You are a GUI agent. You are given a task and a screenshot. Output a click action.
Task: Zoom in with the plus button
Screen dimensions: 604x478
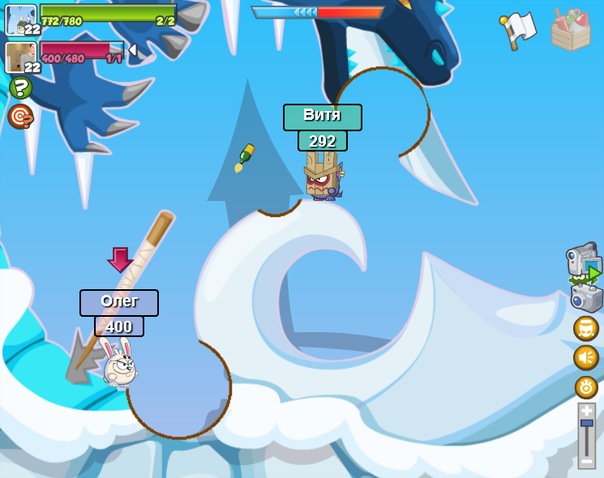click(587, 410)
